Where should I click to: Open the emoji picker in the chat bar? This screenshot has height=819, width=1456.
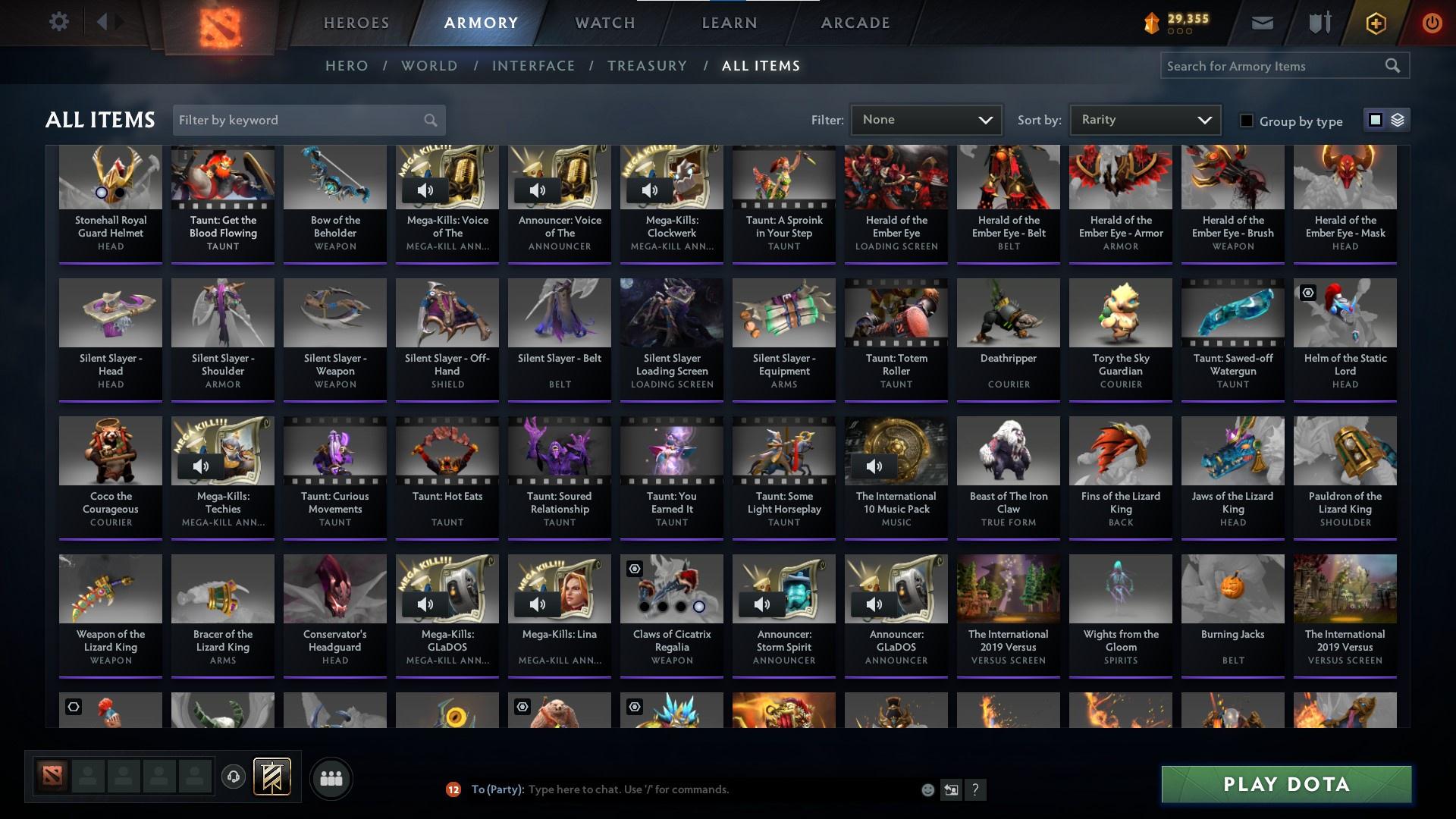(x=927, y=789)
